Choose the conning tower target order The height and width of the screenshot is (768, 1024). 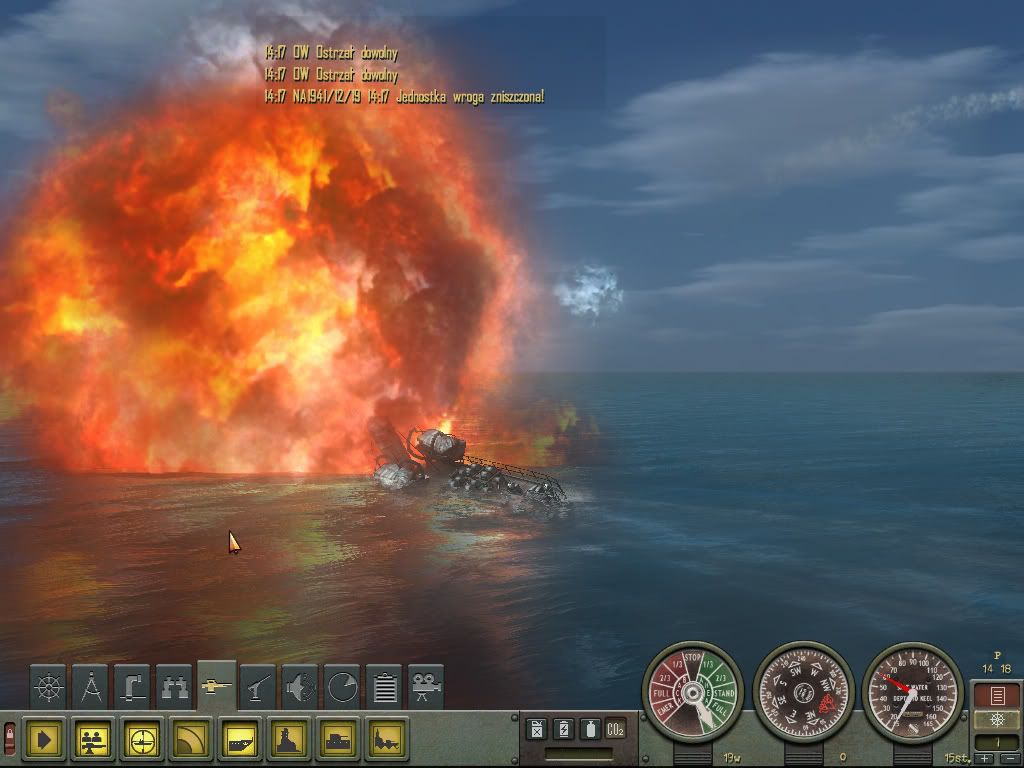tap(290, 741)
